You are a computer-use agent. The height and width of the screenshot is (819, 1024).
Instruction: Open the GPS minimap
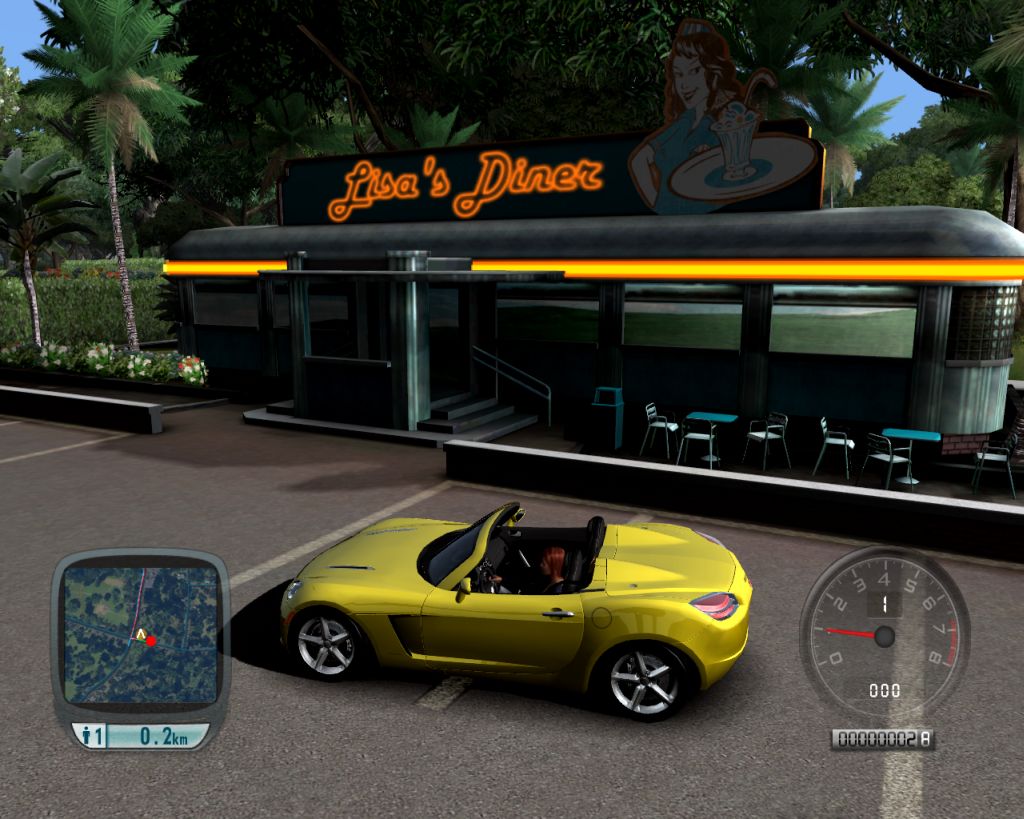[x=140, y=634]
